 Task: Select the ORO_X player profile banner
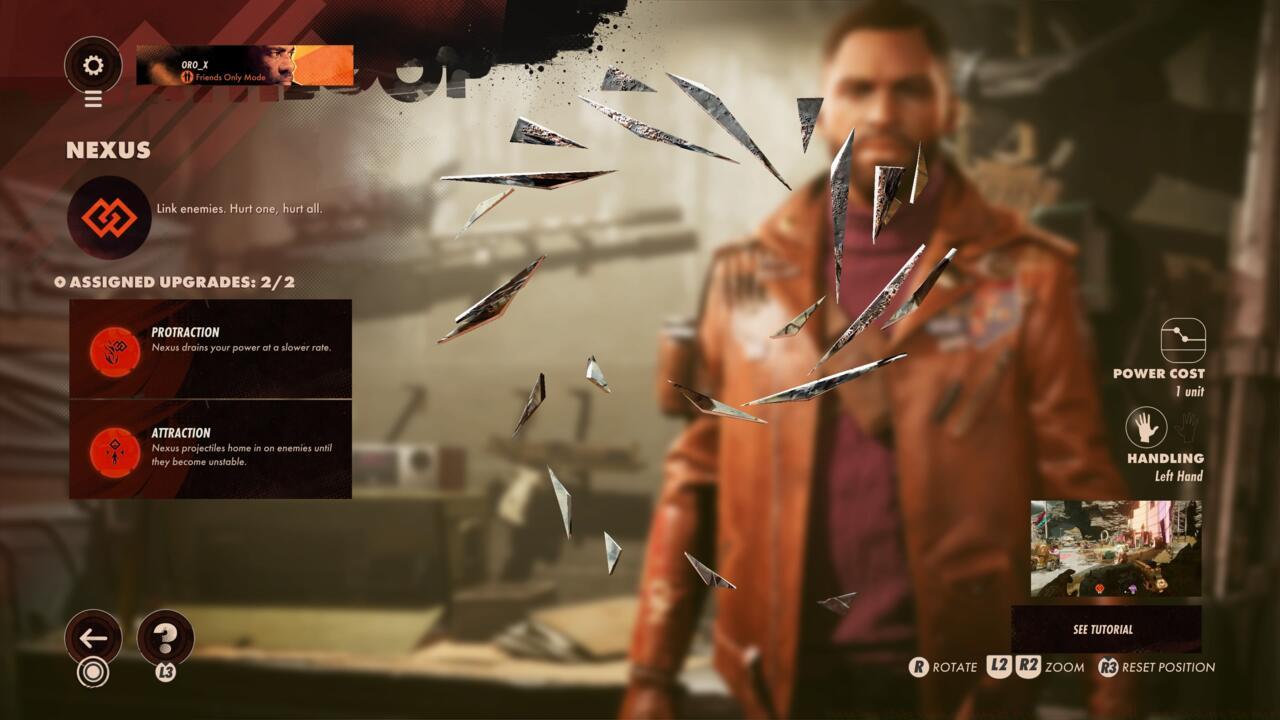click(244, 66)
